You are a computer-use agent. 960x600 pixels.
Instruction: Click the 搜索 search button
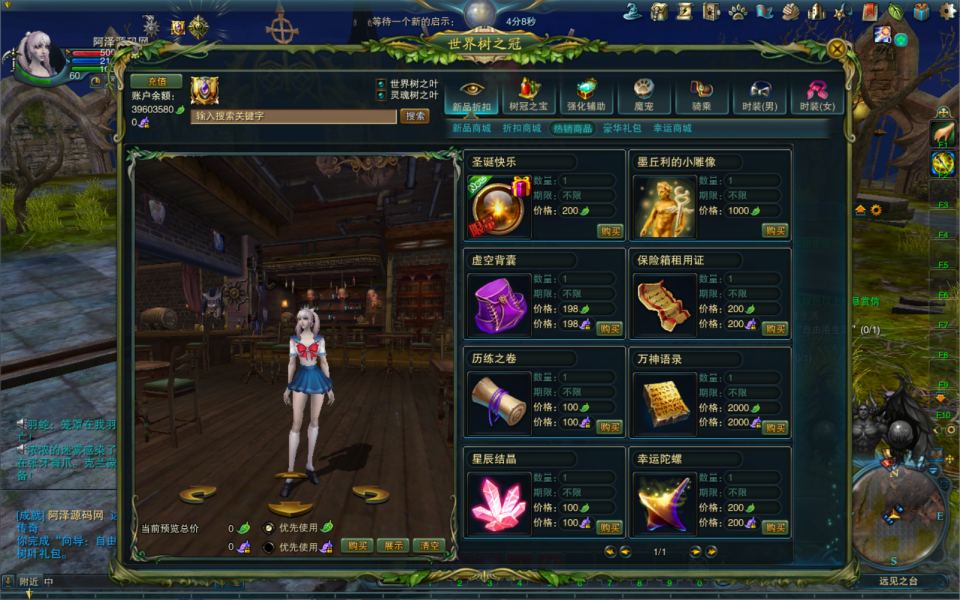tap(415, 116)
